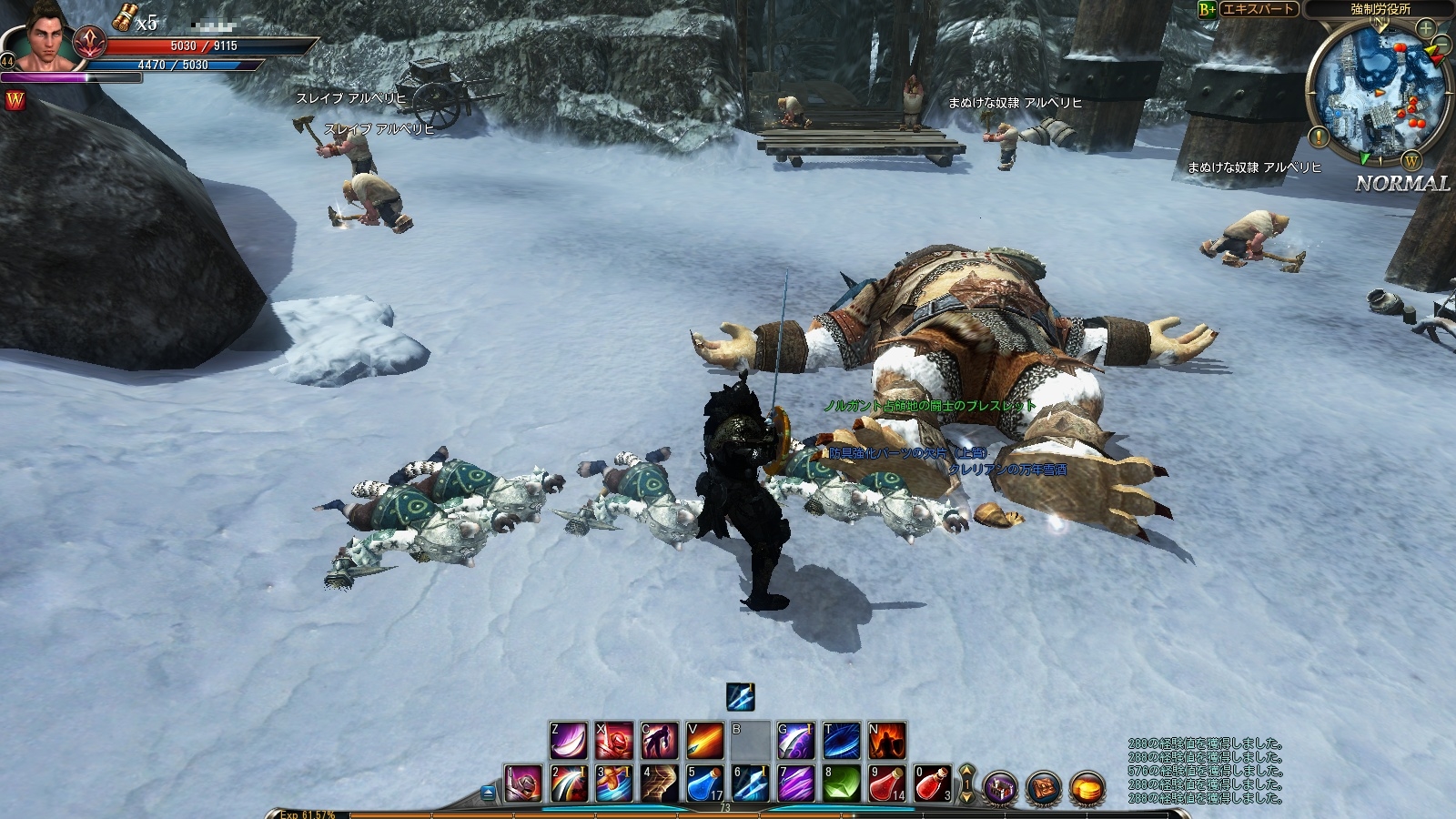Image resolution: width=1456 pixels, height=819 pixels.
Task: Activate the blue eye skill on T
Action: [841, 741]
